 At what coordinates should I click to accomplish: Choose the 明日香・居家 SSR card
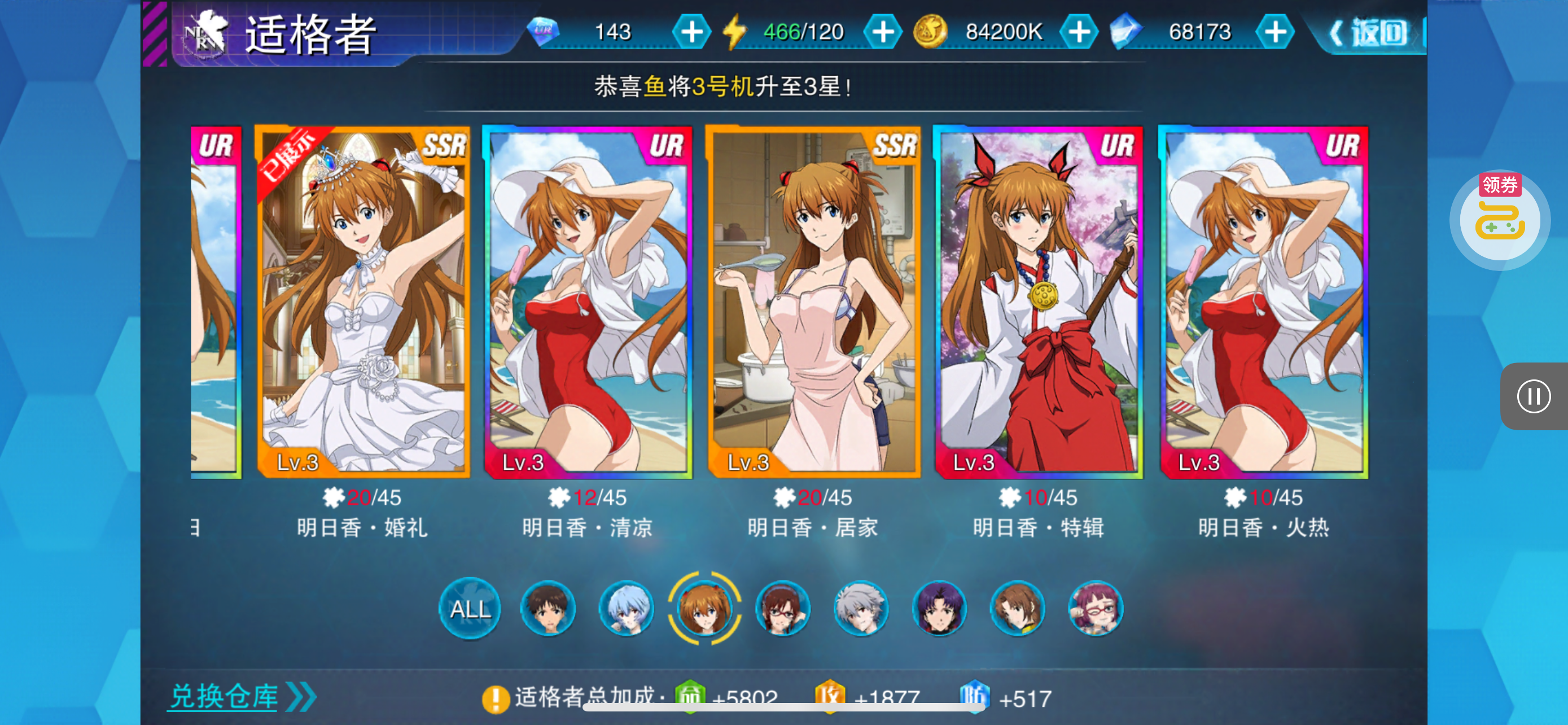[x=813, y=303]
